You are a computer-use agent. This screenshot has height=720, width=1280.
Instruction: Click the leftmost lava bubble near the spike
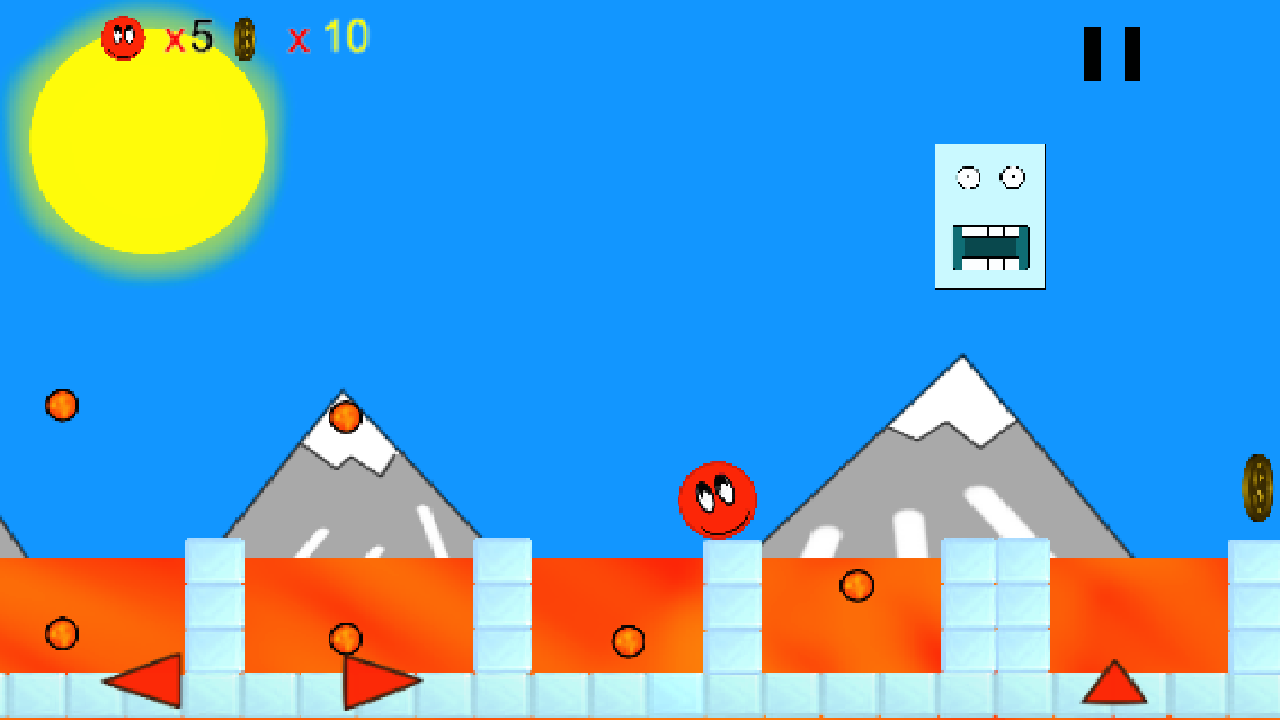pyautogui.click(x=62, y=633)
